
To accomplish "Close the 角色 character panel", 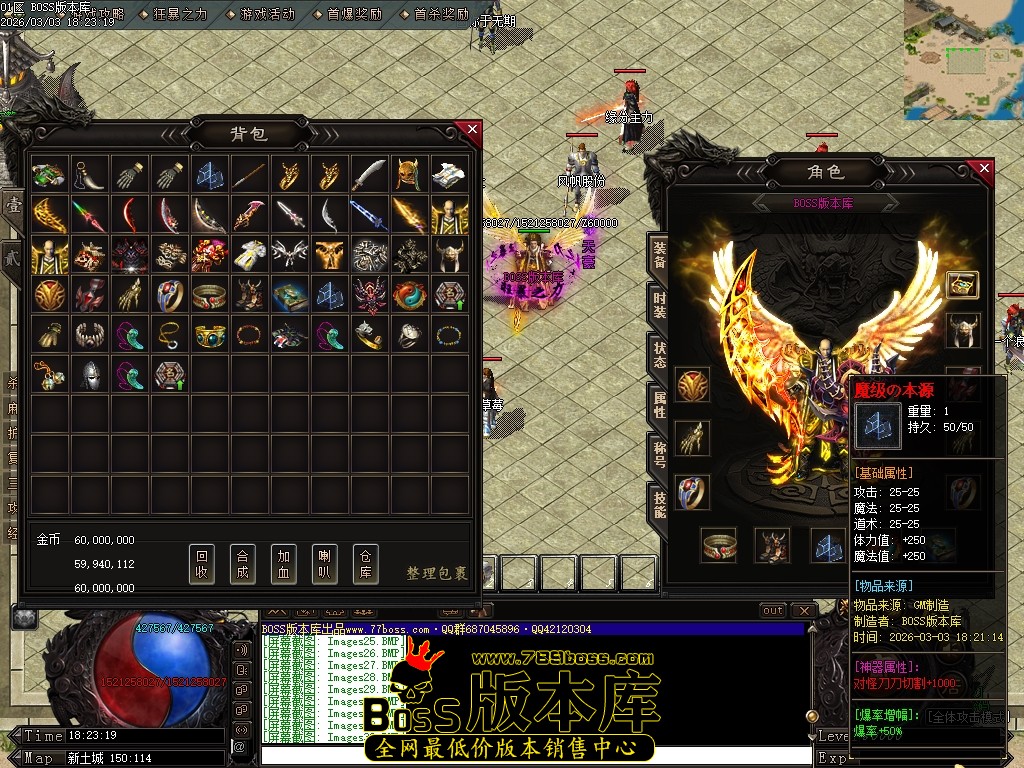I will [x=984, y=169].
